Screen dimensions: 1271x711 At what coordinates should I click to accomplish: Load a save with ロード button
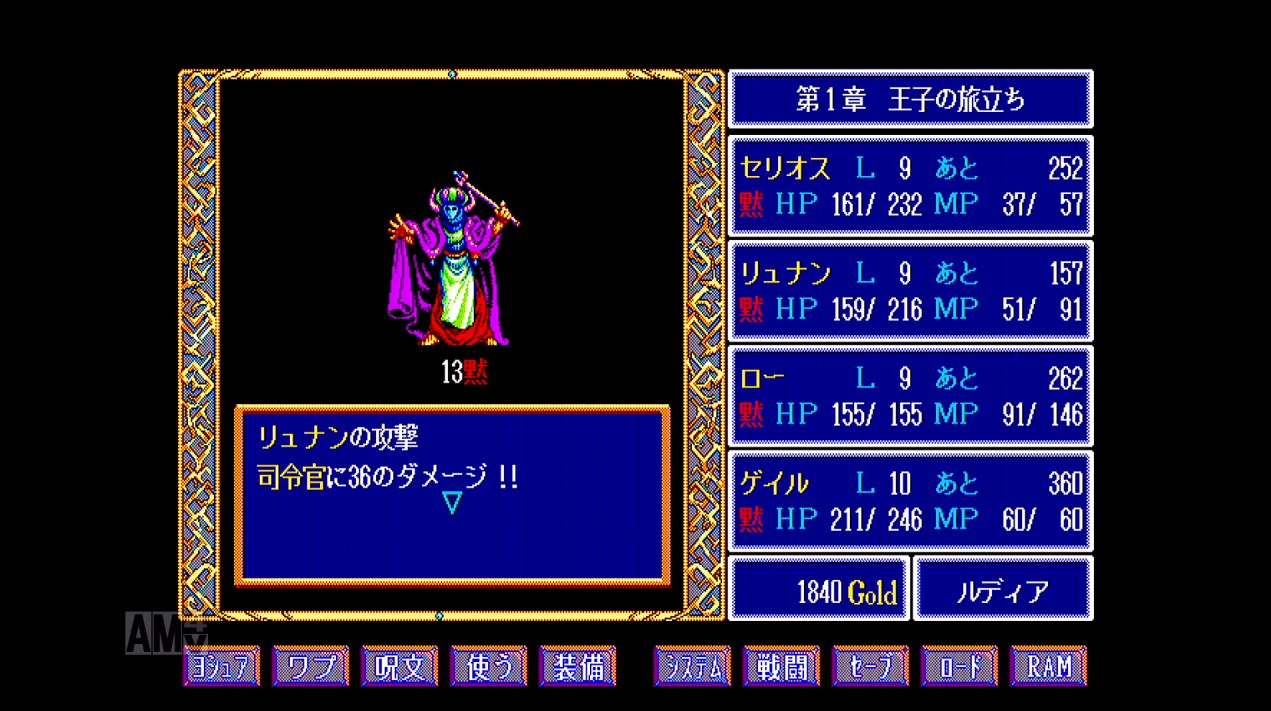pos(959,666)
